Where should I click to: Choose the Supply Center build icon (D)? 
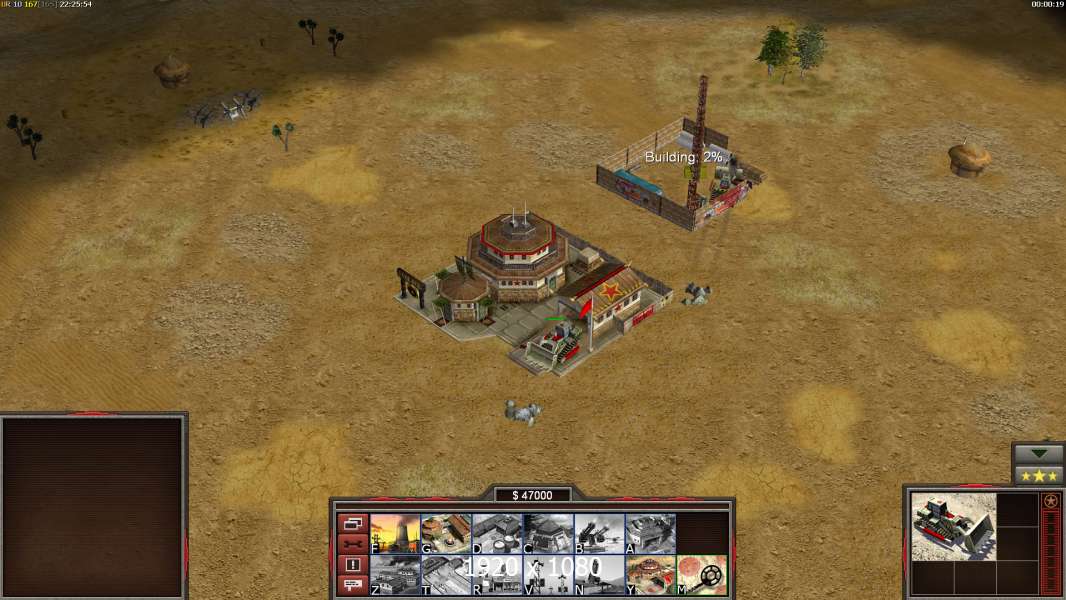click(497, 534)
